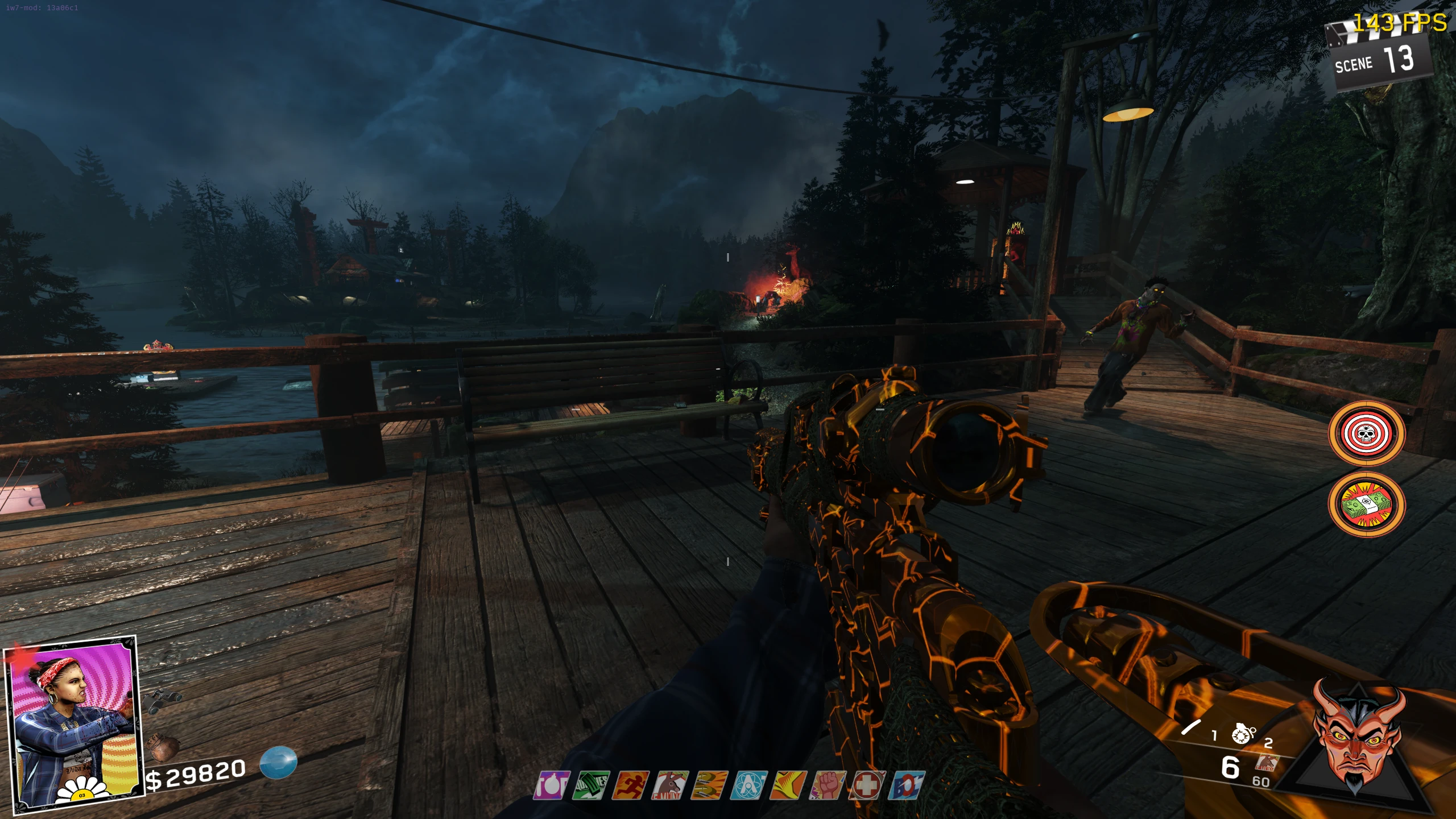Click the green Quickies magazine perk
Screen dimensions: 1456x819
tap(591, 785)
